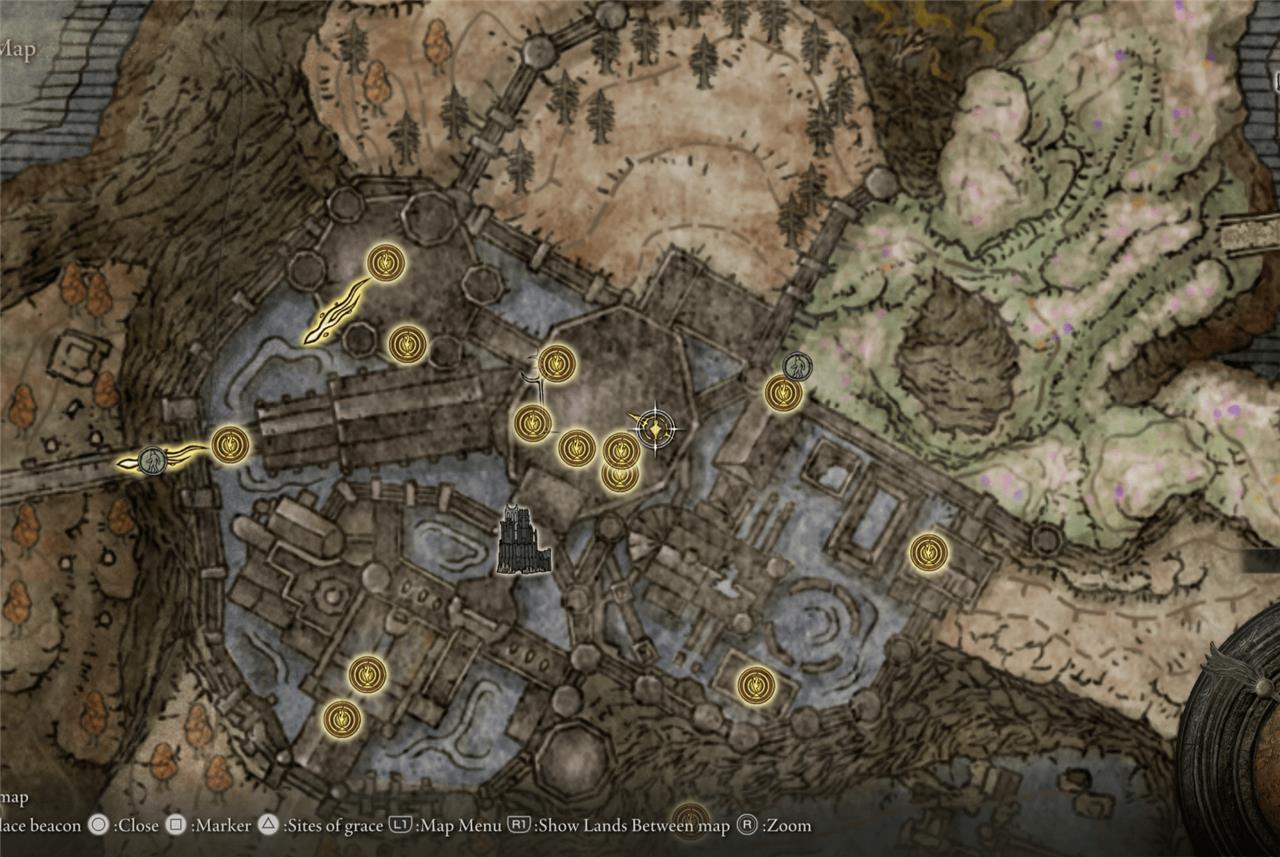The image size is (1280, 857).
Task: Pick the southwesternmost site of grace marker
Action: point(342,718)
